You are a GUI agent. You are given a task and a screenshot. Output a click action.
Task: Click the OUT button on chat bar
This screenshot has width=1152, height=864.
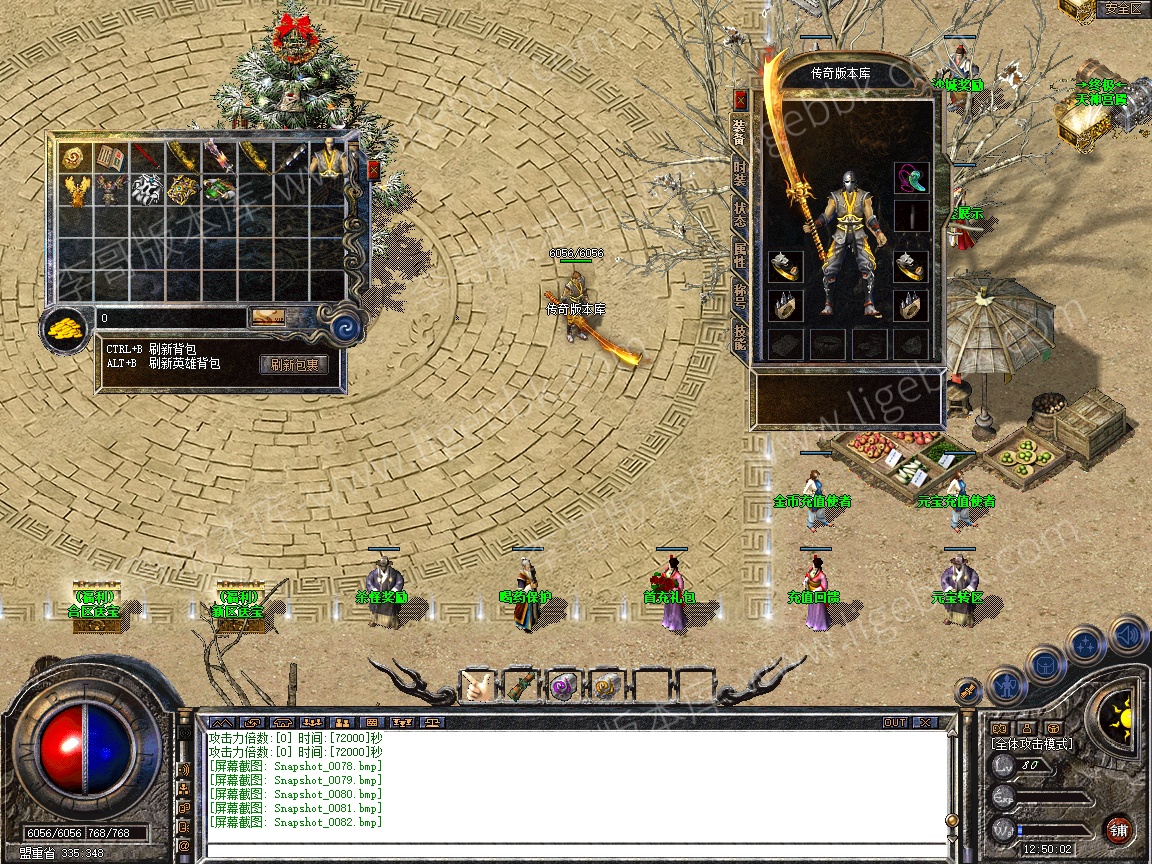(894, 722)
